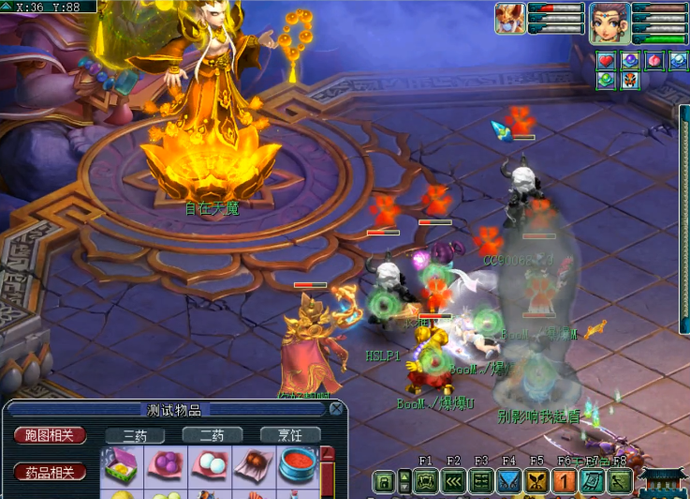
Task: Activate the F6 orange number-one slot
Action: [x=563, y=481]
